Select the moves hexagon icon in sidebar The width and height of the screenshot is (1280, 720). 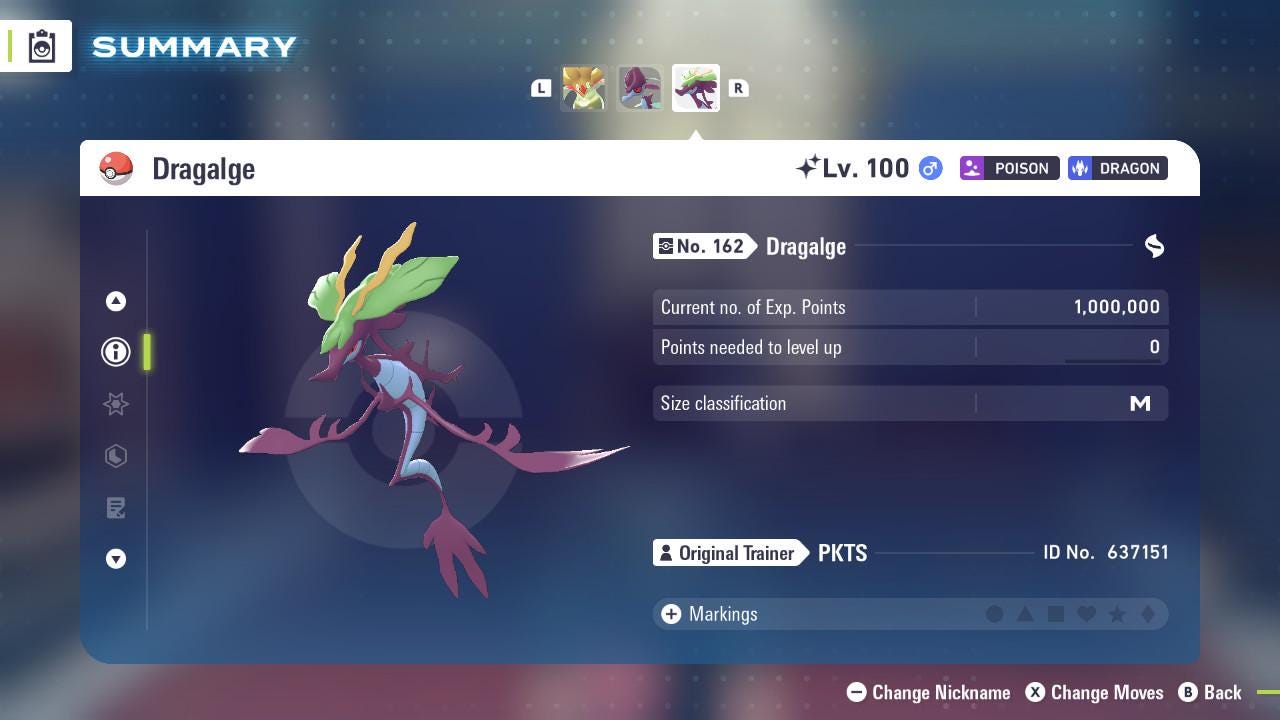(x=115, y=456)
